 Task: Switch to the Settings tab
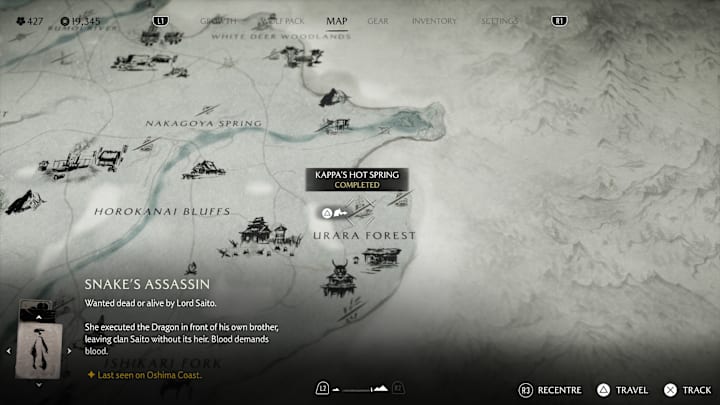pyautogui.click(x=499, y=20)
